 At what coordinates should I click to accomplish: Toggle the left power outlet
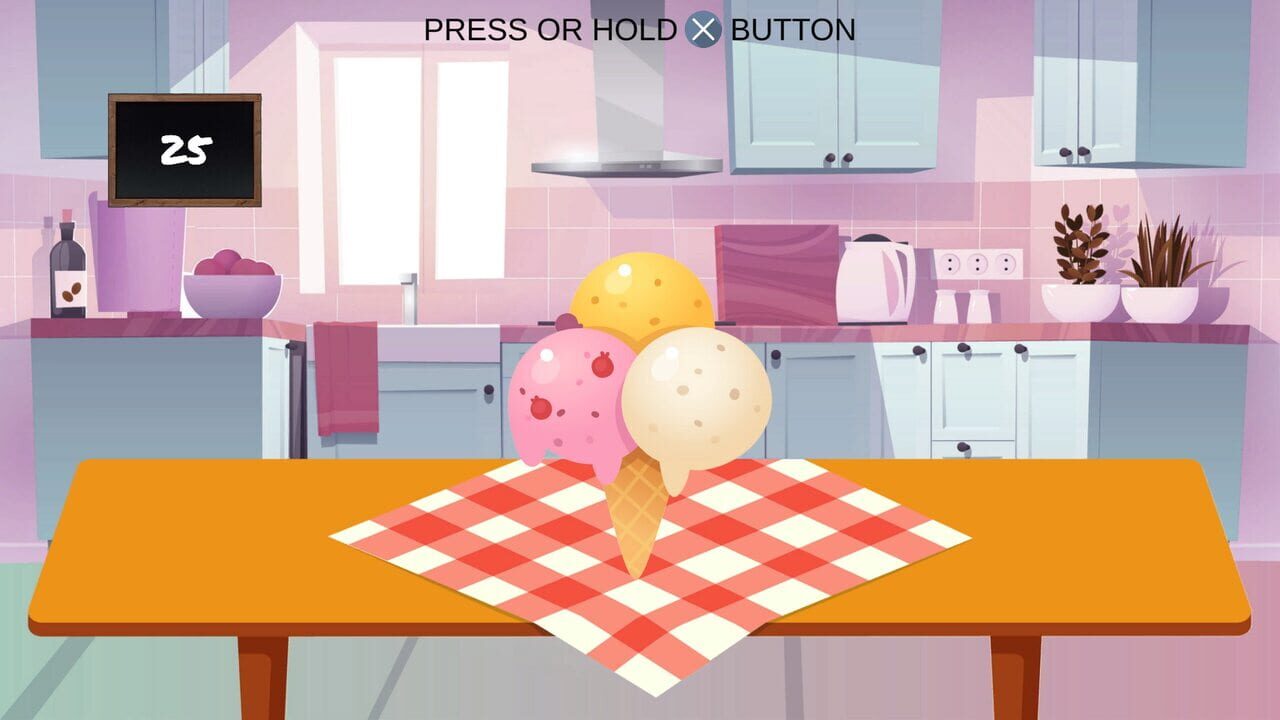(950, 264)
